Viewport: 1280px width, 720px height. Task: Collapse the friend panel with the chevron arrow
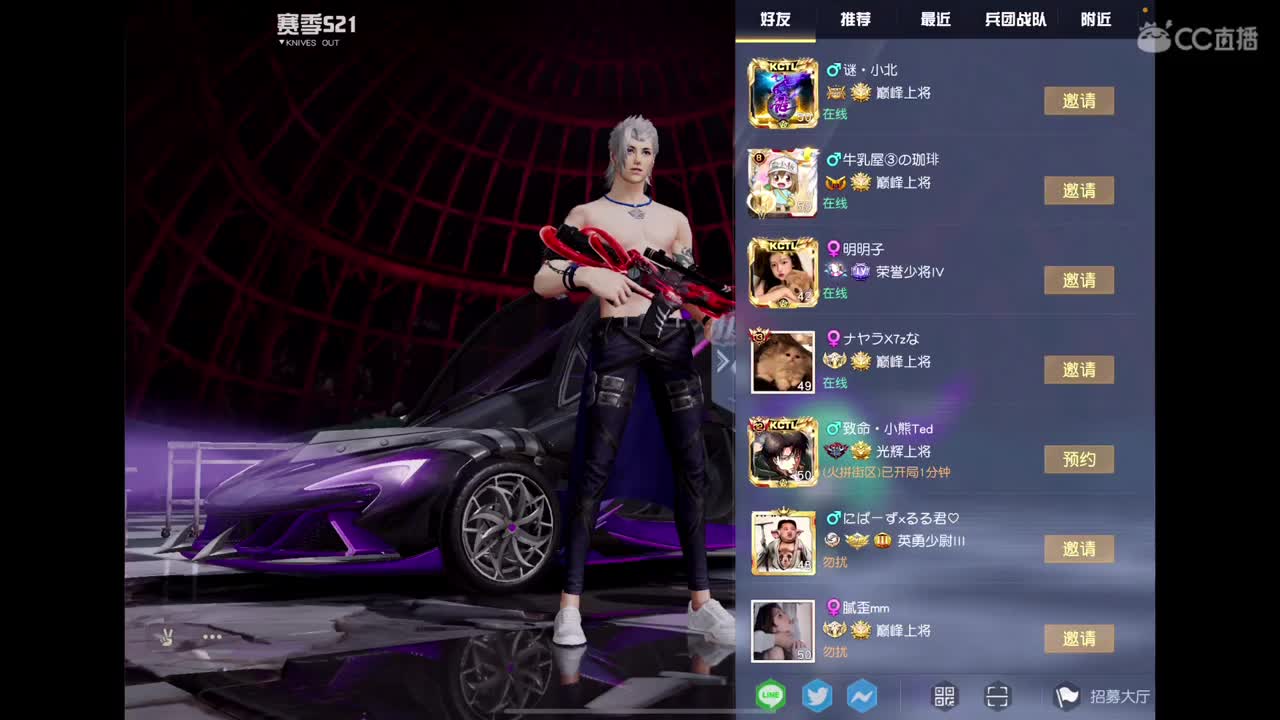(x=723, y=362)
